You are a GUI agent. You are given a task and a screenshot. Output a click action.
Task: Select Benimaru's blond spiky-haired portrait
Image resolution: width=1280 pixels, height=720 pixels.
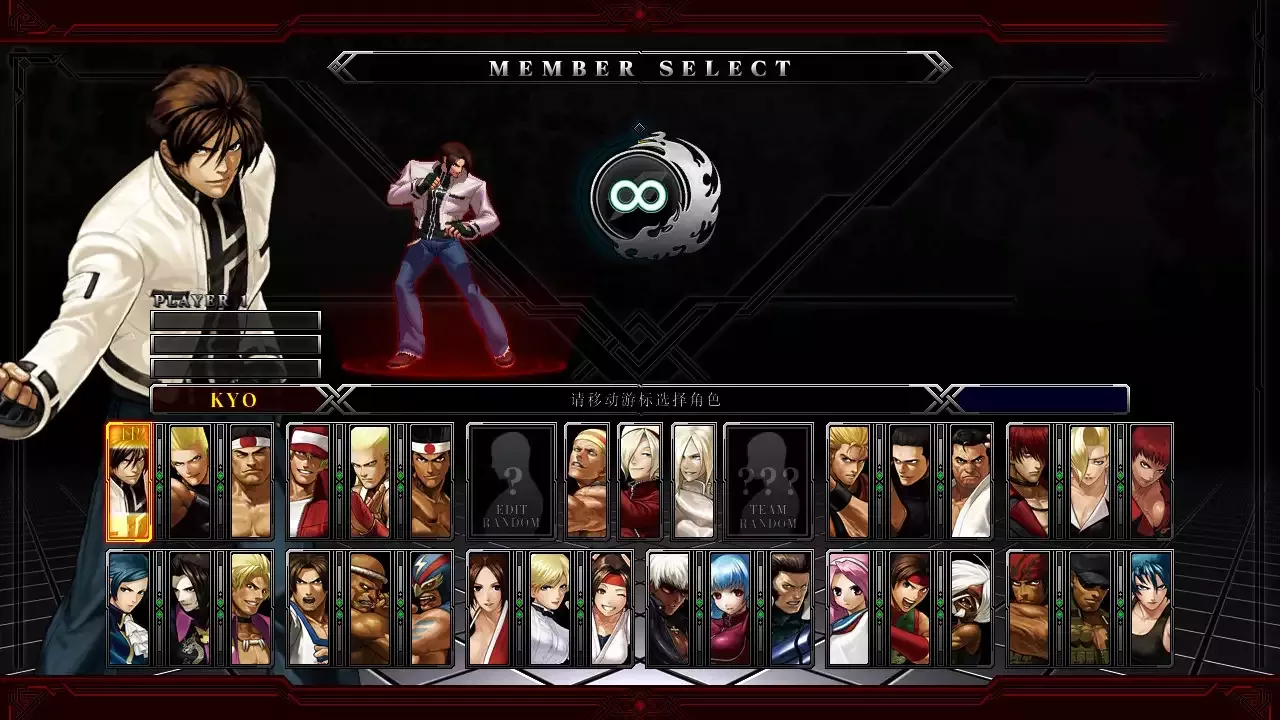(x=189, y=481)
